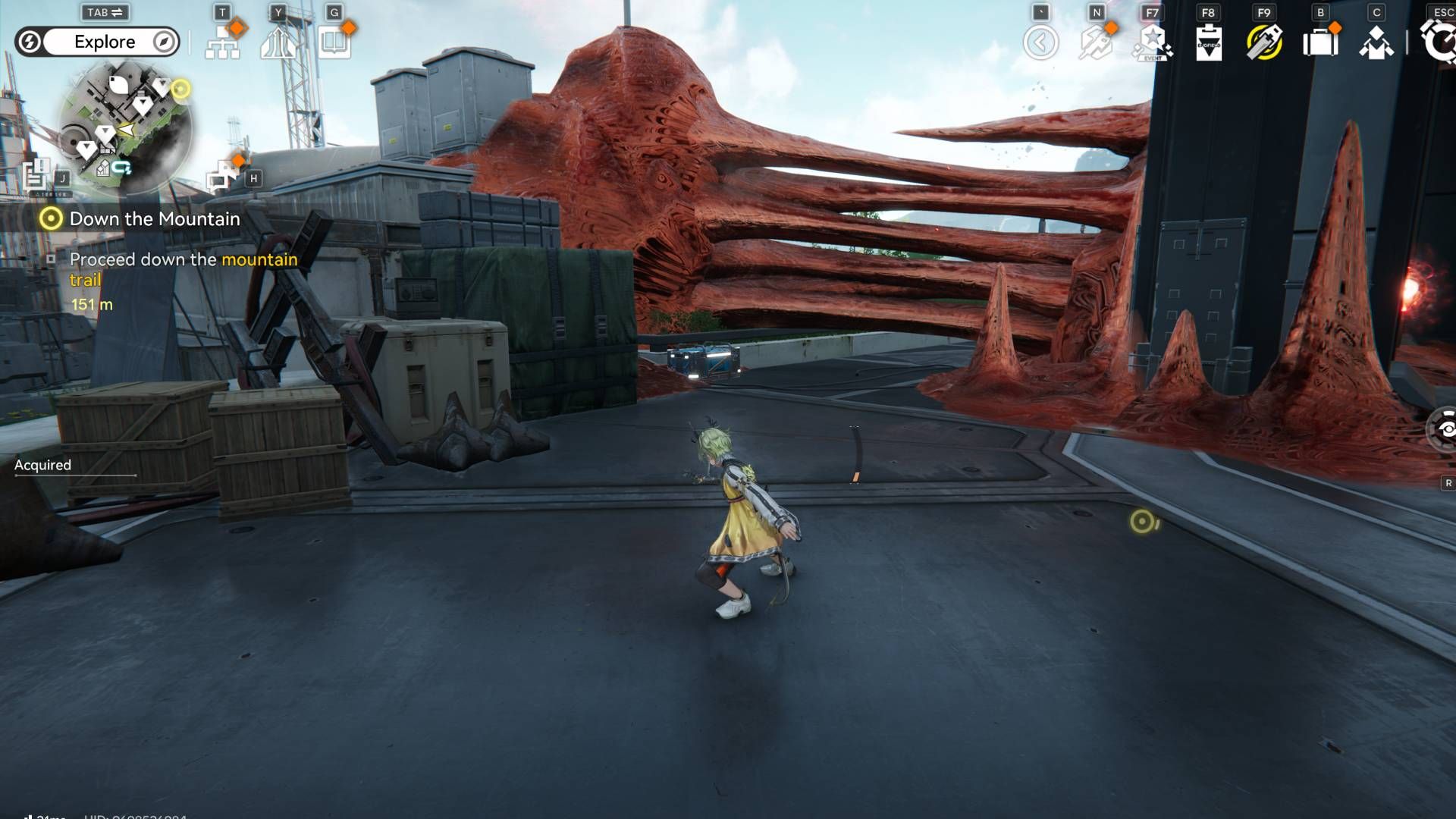
Task: Activate the eye scan button
Action: tap(1445, 429)
